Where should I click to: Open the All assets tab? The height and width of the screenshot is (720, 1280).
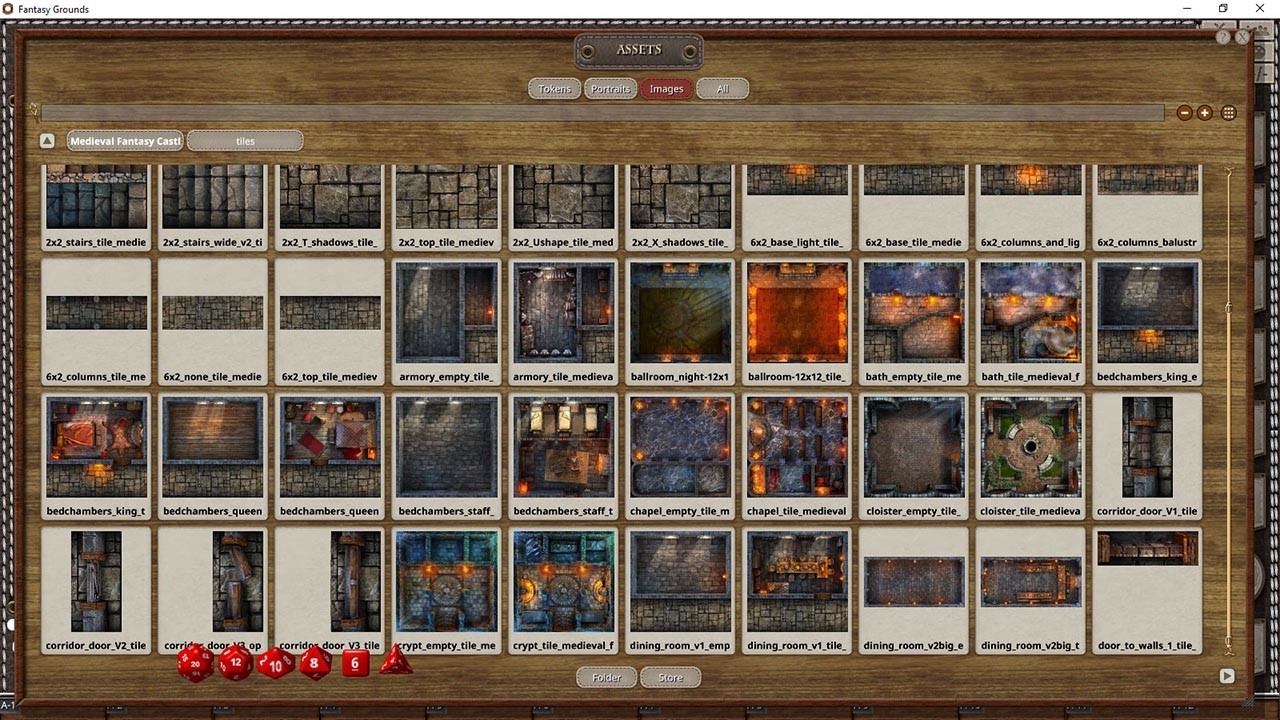(x=723, y=88)
